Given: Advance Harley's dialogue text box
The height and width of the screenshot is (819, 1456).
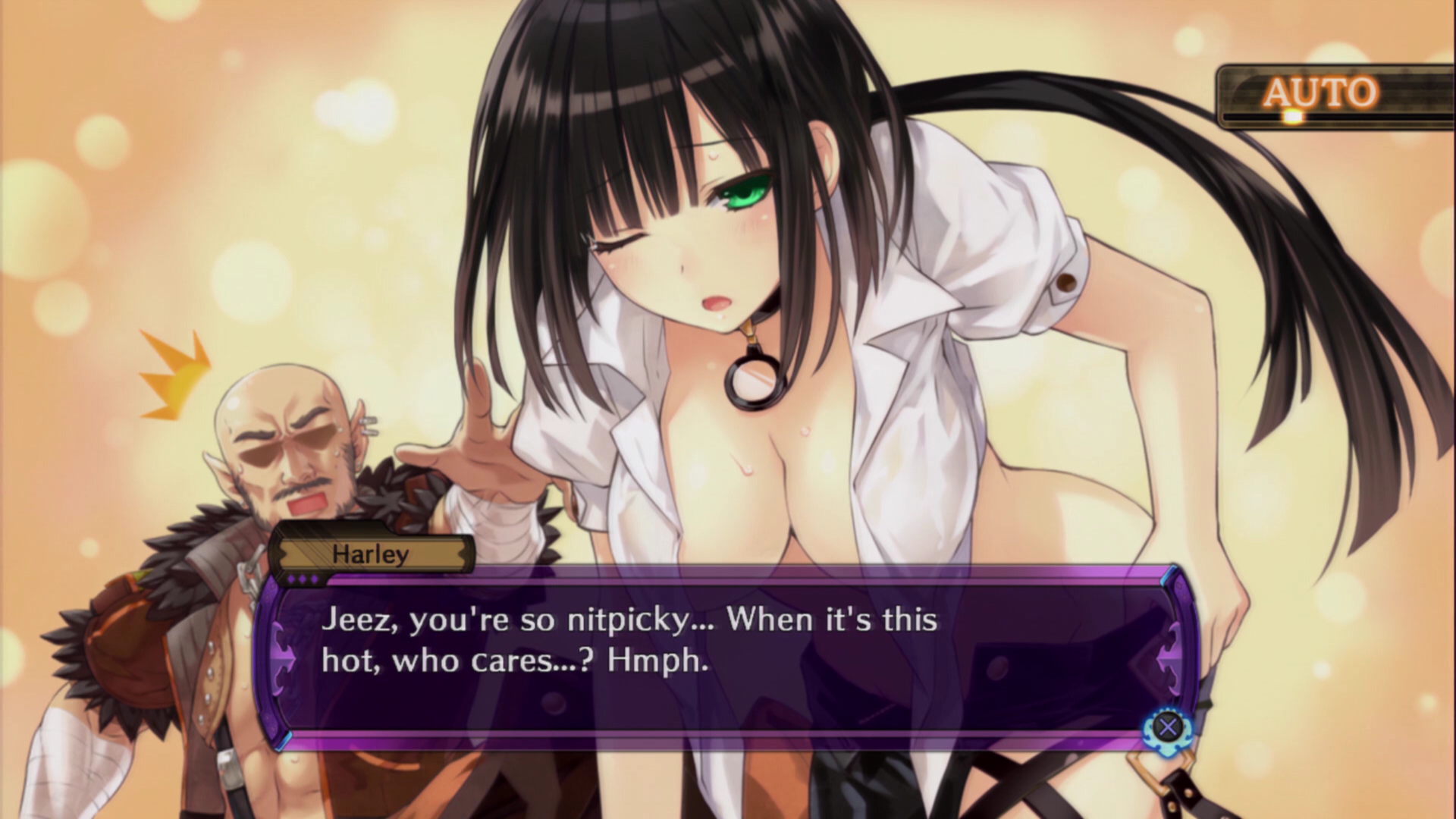Looking at the screenshot, I should tap(1168, 727).
